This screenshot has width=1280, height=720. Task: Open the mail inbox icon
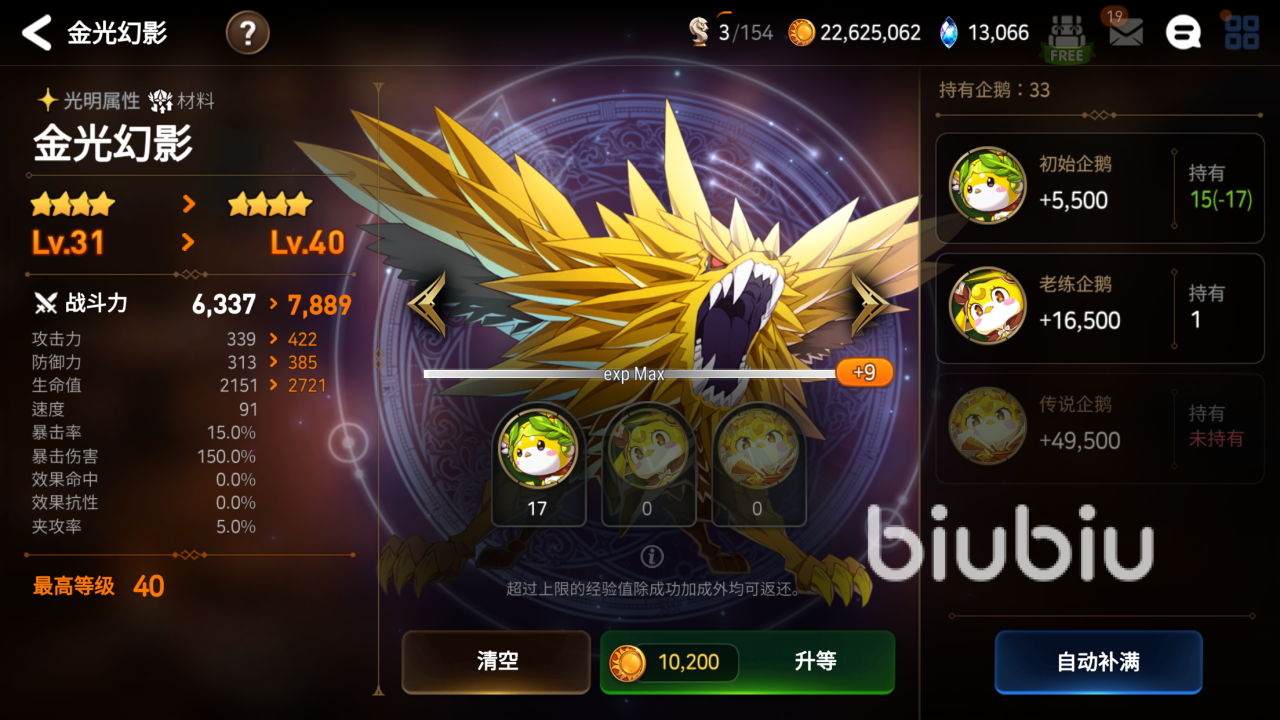pyautogui.click(x=1126, y=31)
